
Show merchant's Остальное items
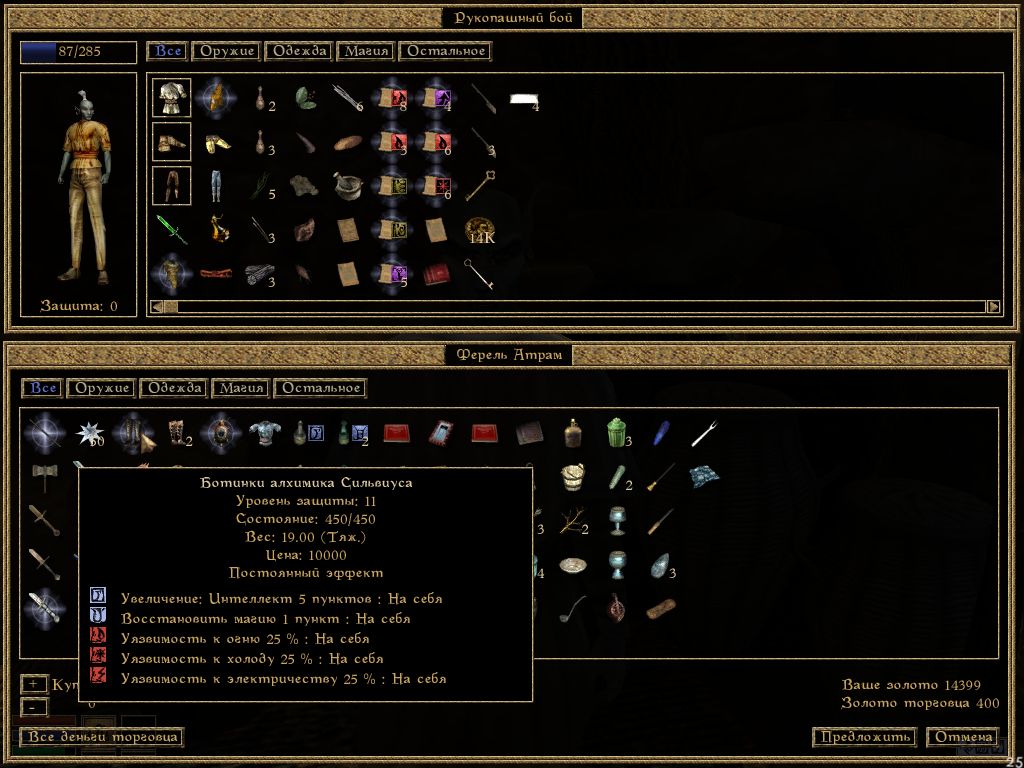tap(320, 388)
